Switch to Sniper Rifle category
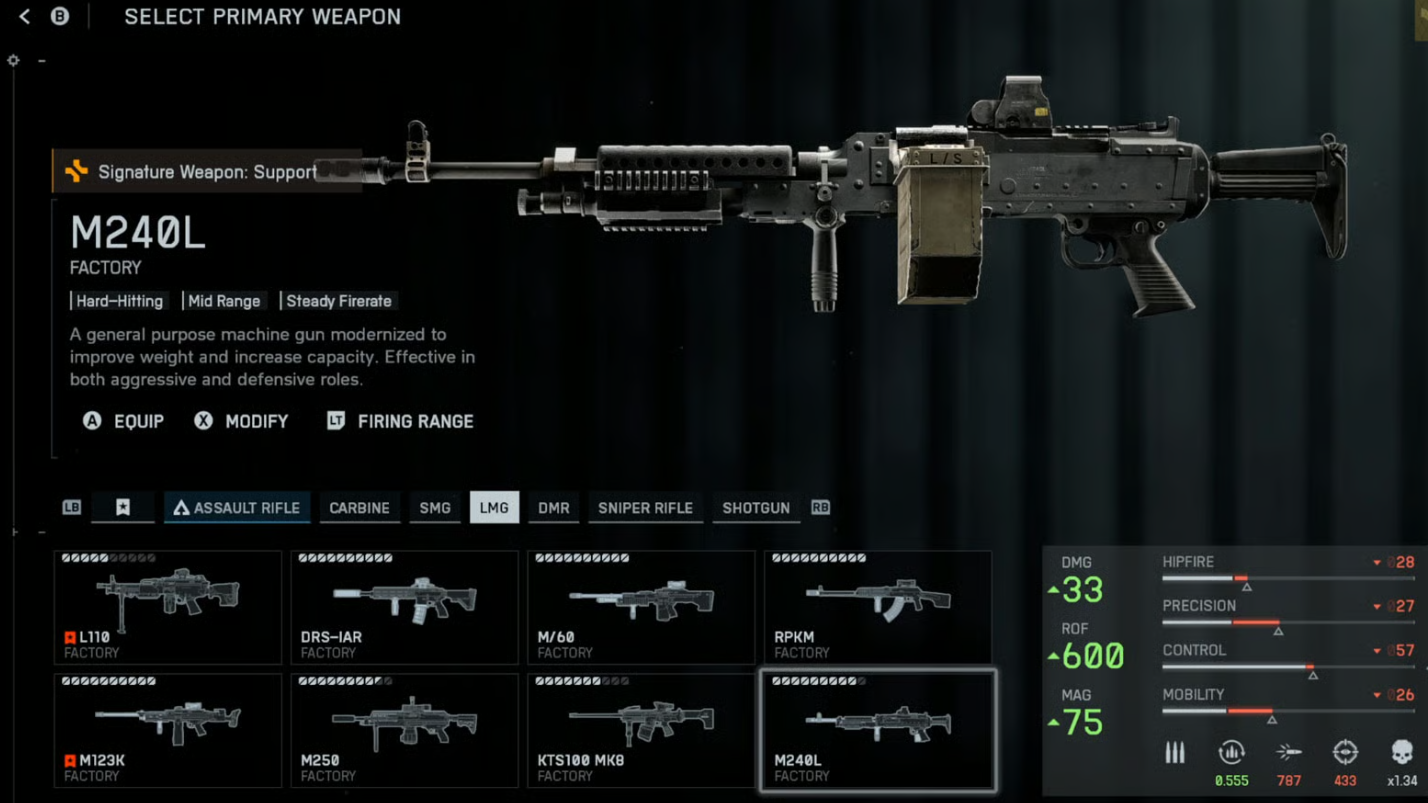 click(645, 508)
